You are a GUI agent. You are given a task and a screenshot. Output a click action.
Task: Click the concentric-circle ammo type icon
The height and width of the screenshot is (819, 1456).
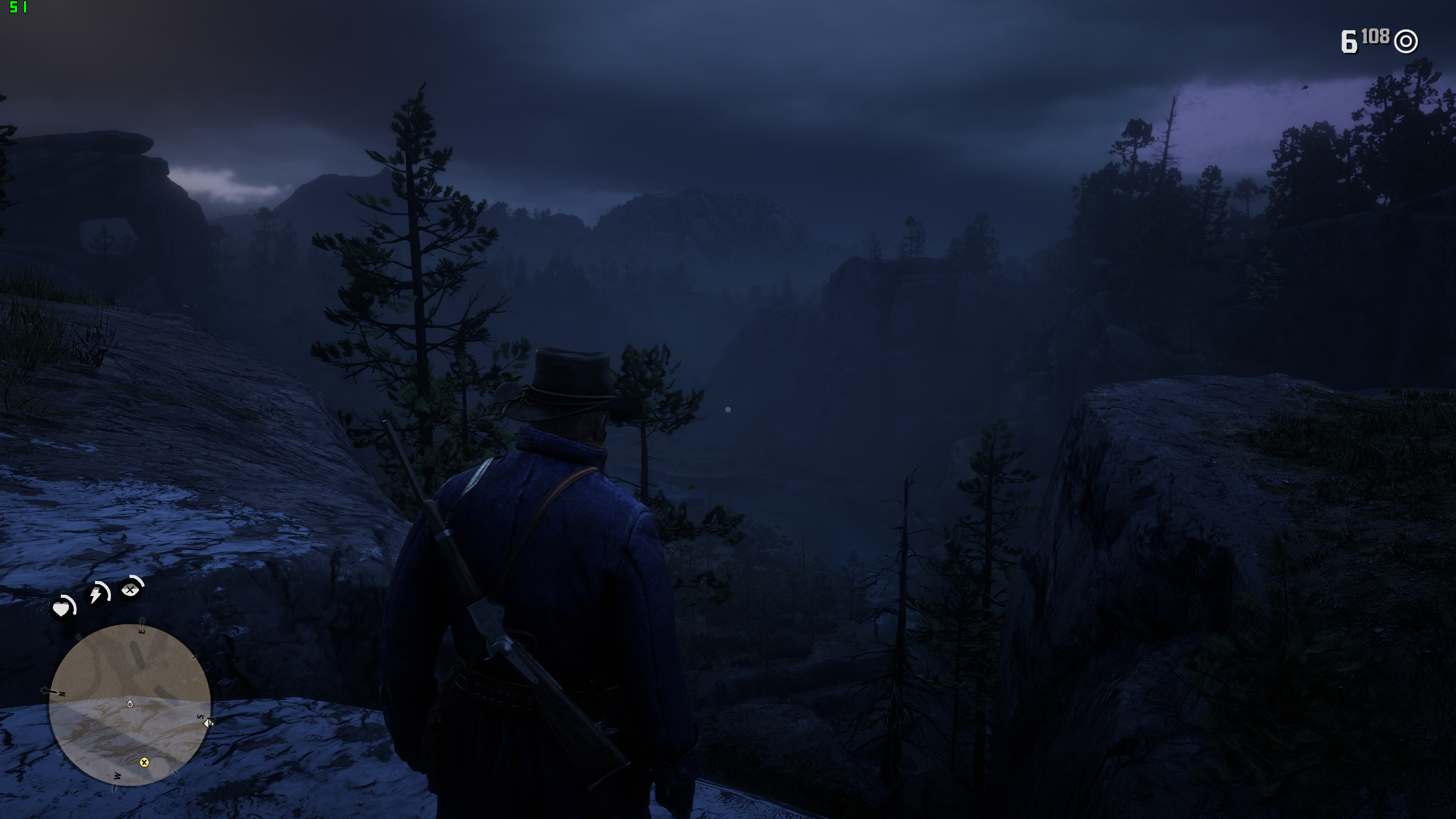[1407, 42]
